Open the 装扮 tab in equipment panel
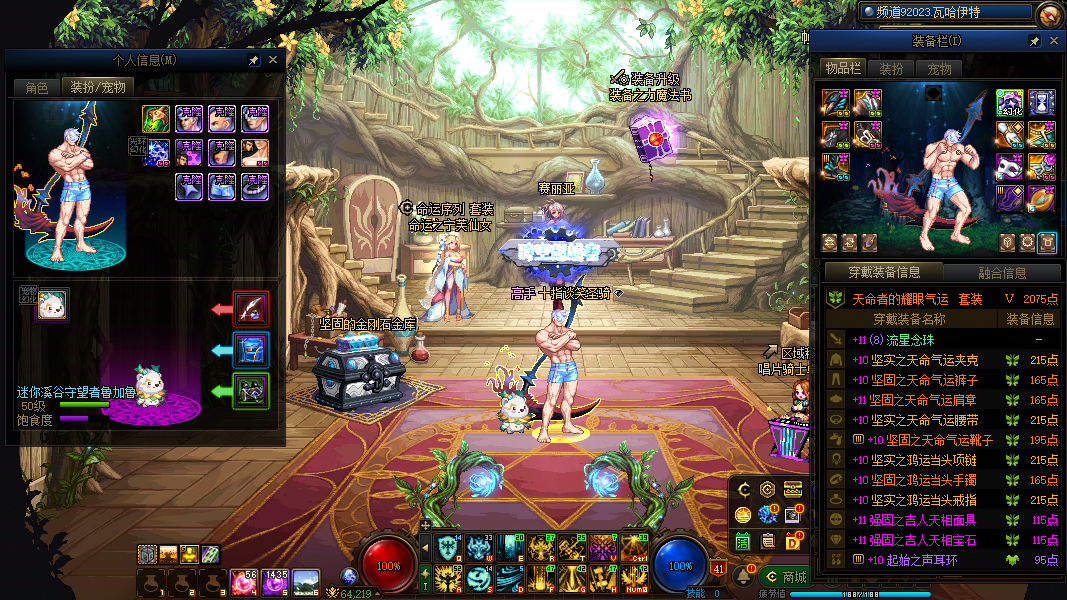 (891, 69)
